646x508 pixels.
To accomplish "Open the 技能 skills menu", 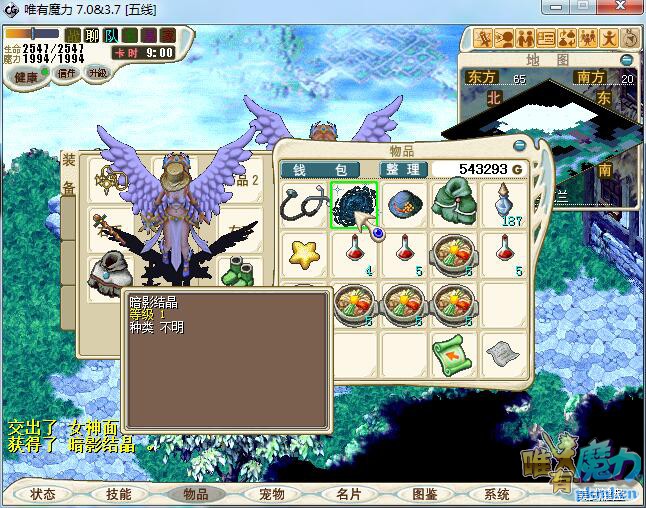I will tap(119, 494).
